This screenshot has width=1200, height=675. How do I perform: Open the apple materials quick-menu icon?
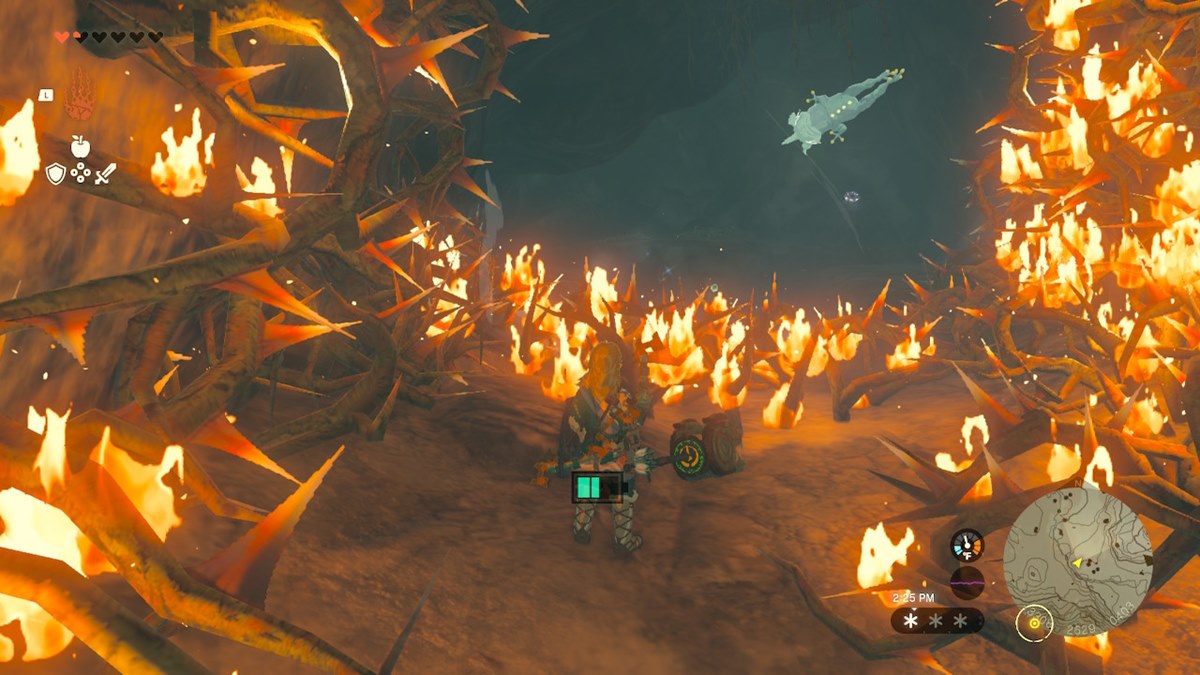click(80, 147)
